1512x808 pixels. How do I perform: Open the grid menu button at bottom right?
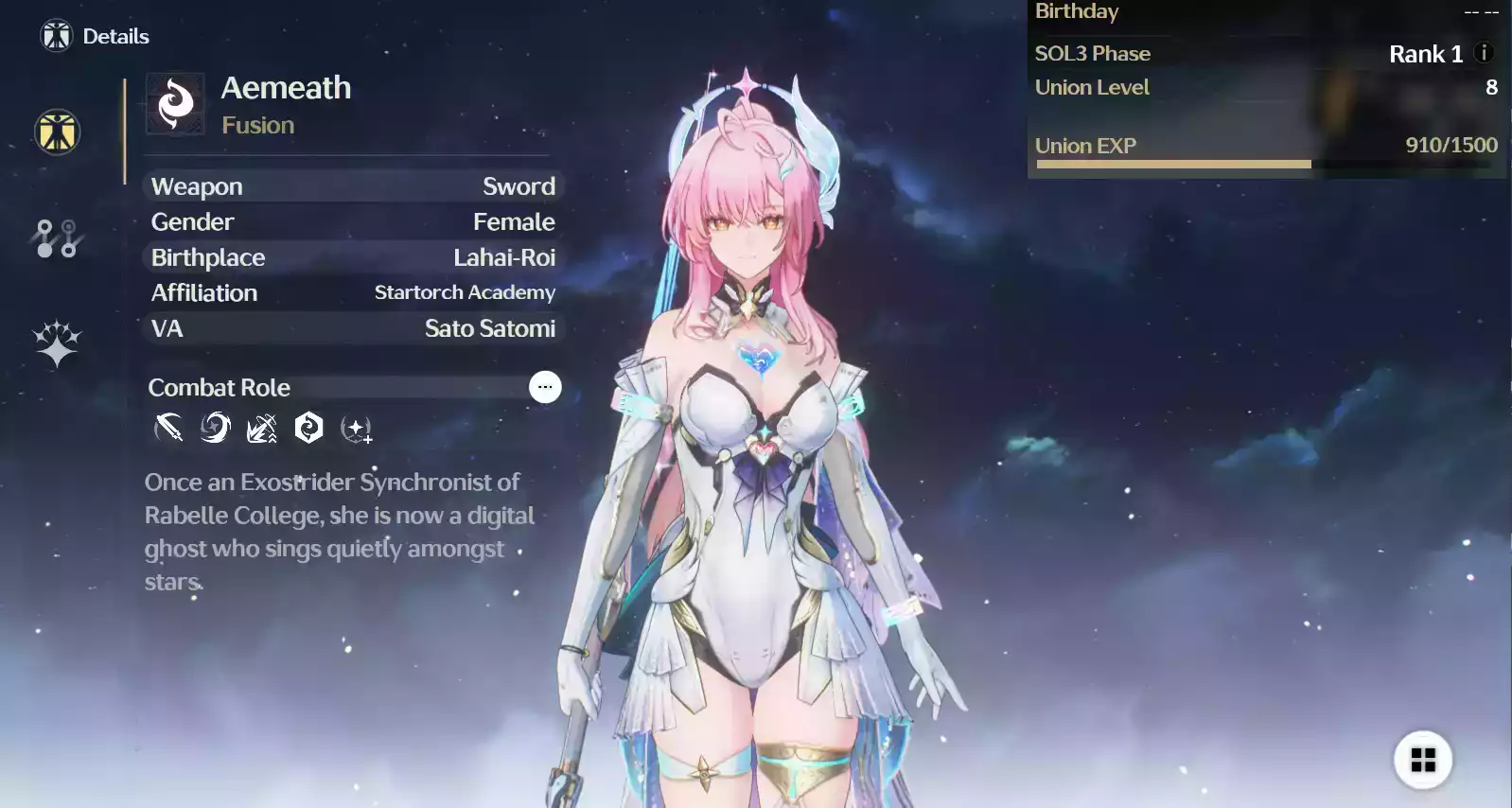point(1425,758)
